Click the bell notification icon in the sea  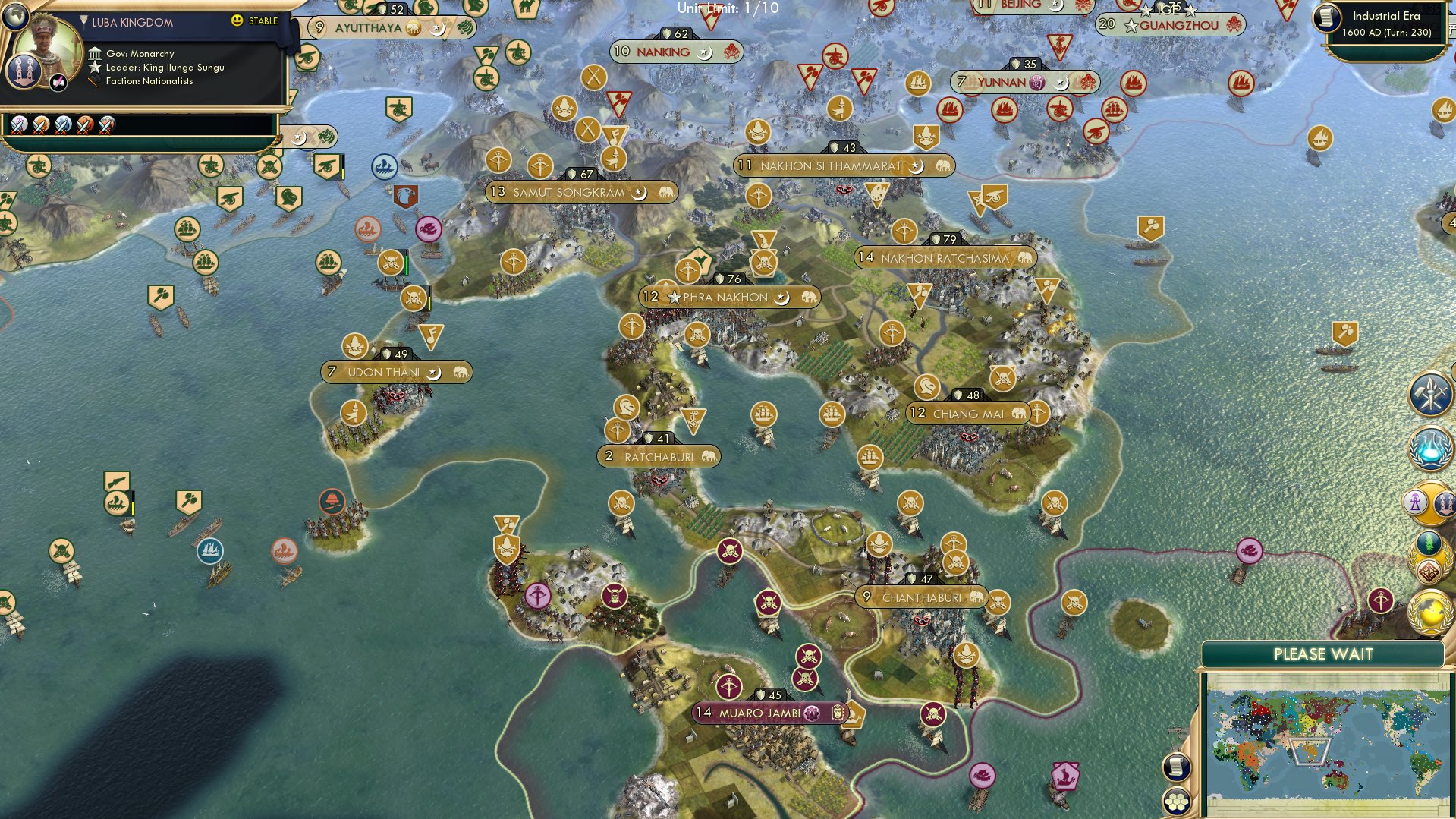coord(331,501)
